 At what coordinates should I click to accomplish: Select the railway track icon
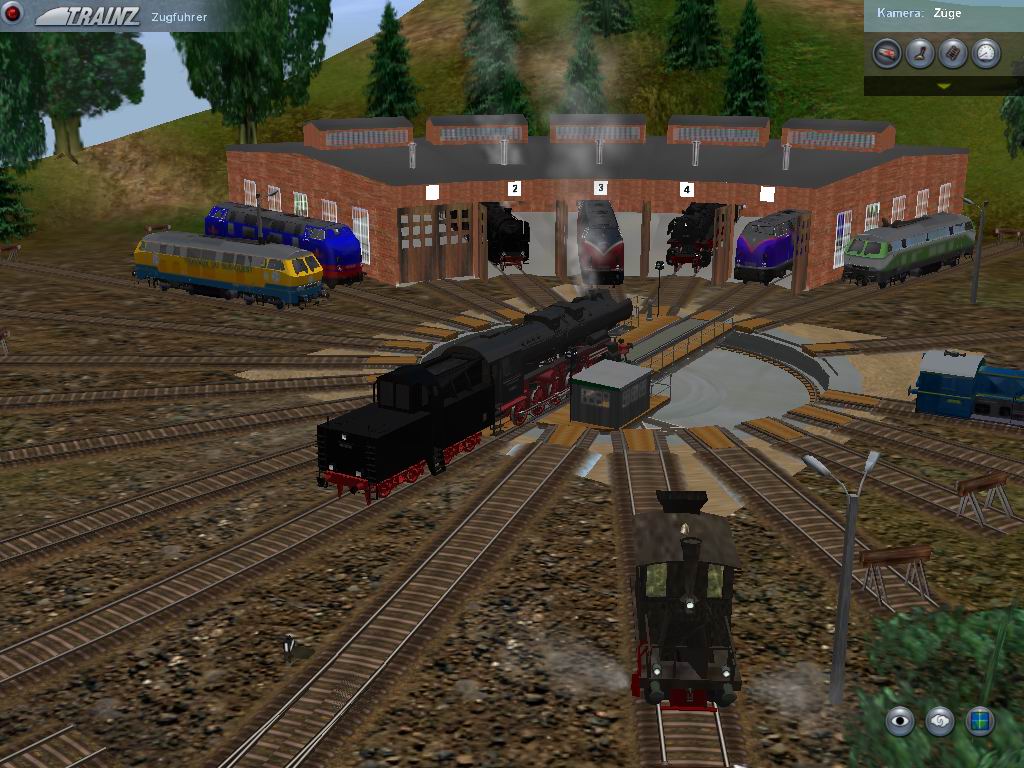tap(953, 53)
